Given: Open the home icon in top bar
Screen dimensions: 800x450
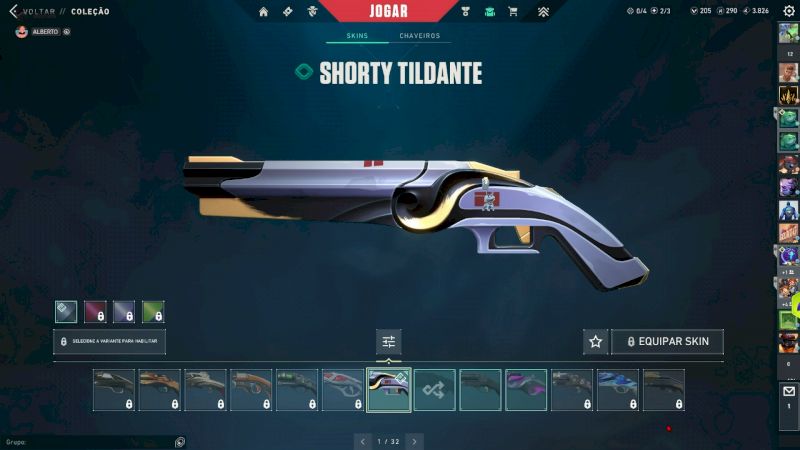Looking at the screenshot, I should point(263,12).
